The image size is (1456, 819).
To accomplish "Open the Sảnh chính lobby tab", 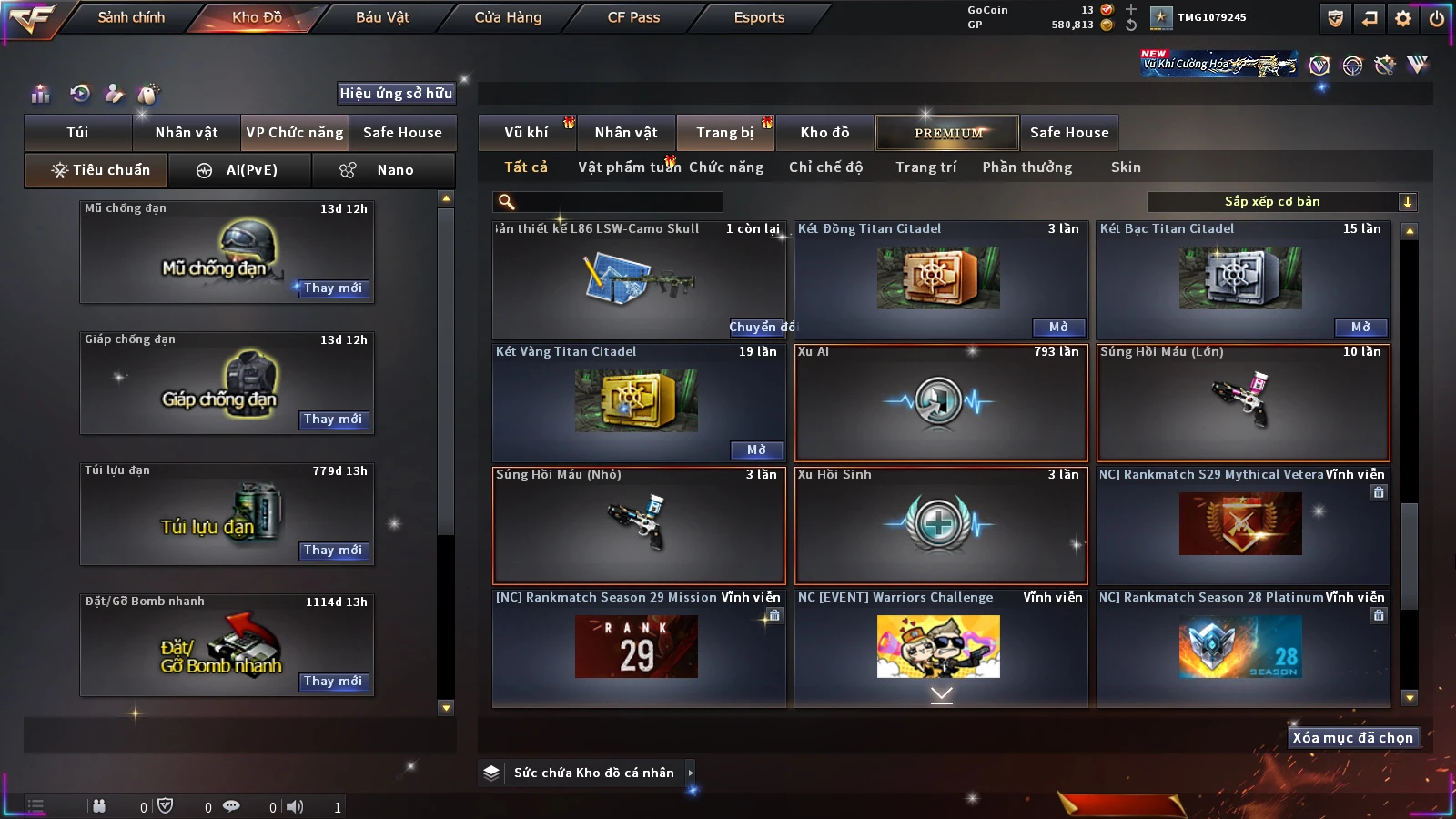I will [x=131, y=17].
